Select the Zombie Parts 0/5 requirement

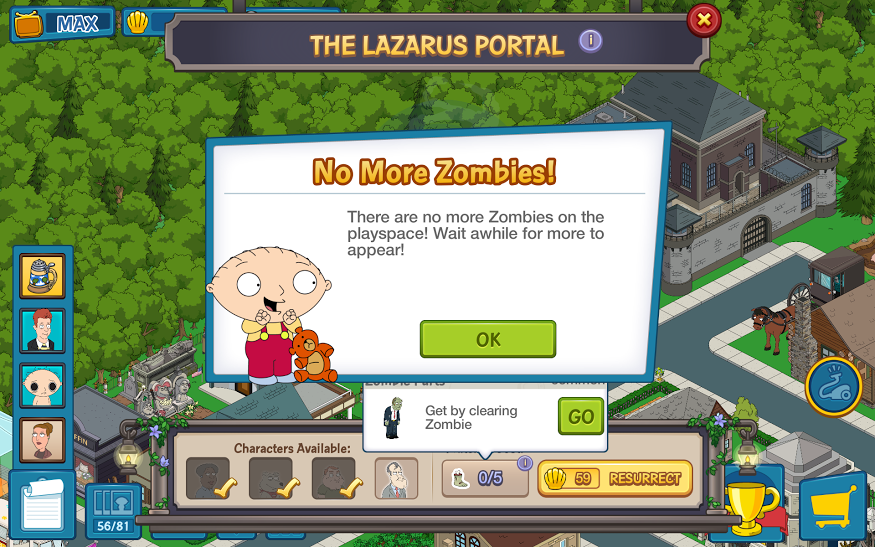(x=485, y=478)
